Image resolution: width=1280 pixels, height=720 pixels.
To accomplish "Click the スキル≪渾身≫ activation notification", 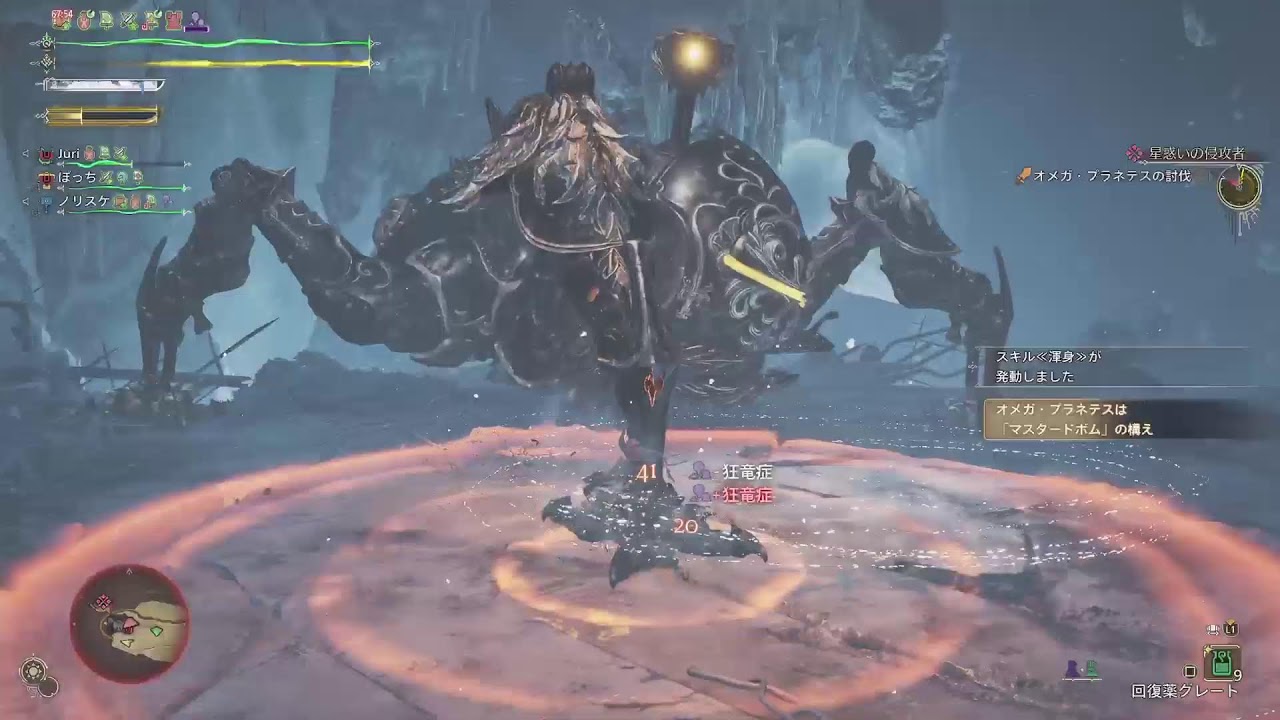I will click(1048, 366).
